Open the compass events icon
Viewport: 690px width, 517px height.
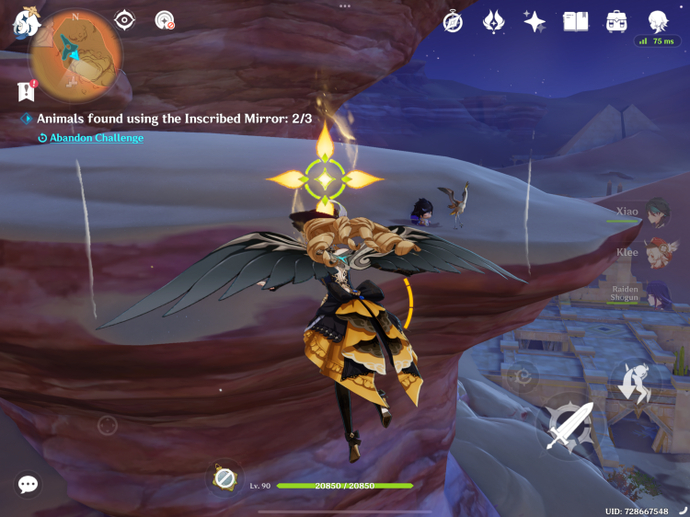click(453, 21)
